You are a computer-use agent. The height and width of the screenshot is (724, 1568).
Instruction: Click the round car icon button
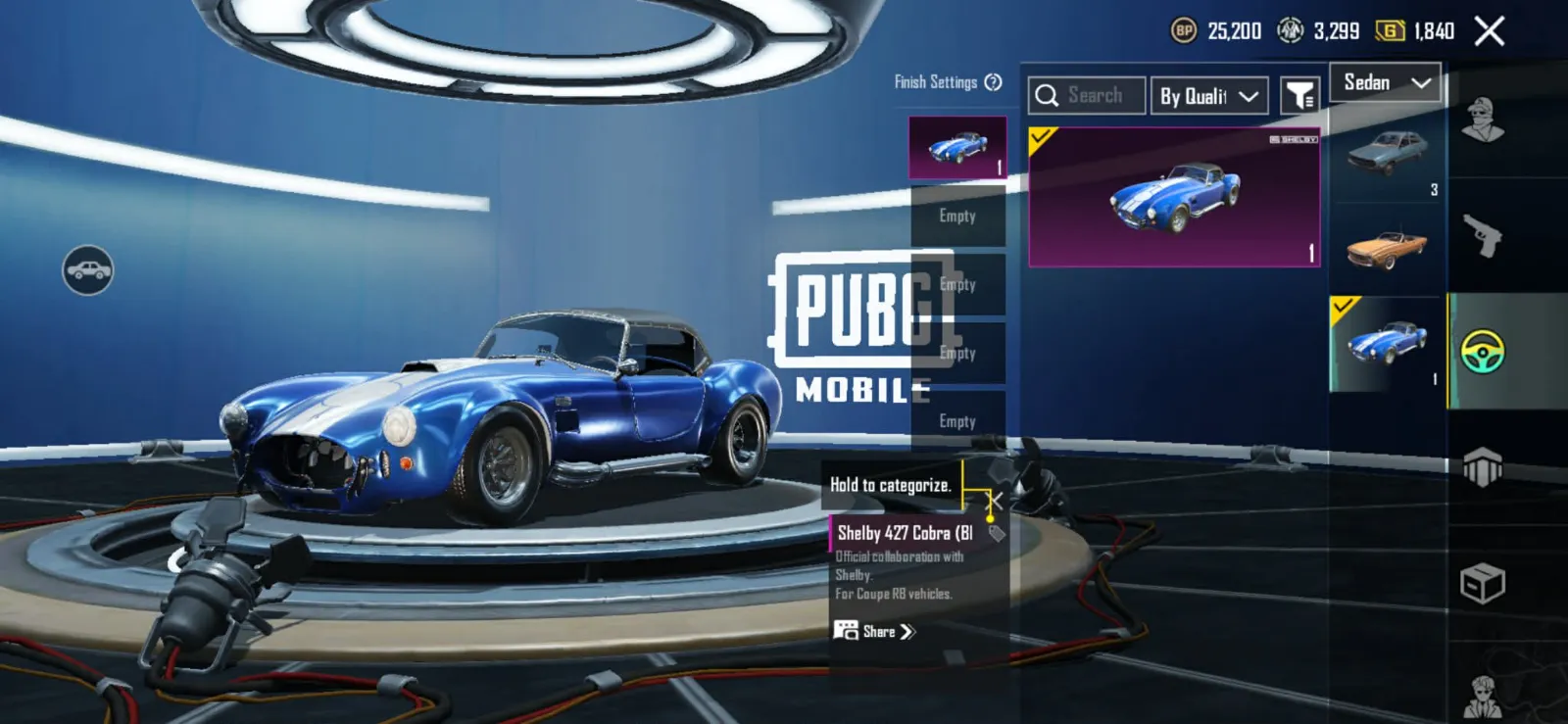88,270
